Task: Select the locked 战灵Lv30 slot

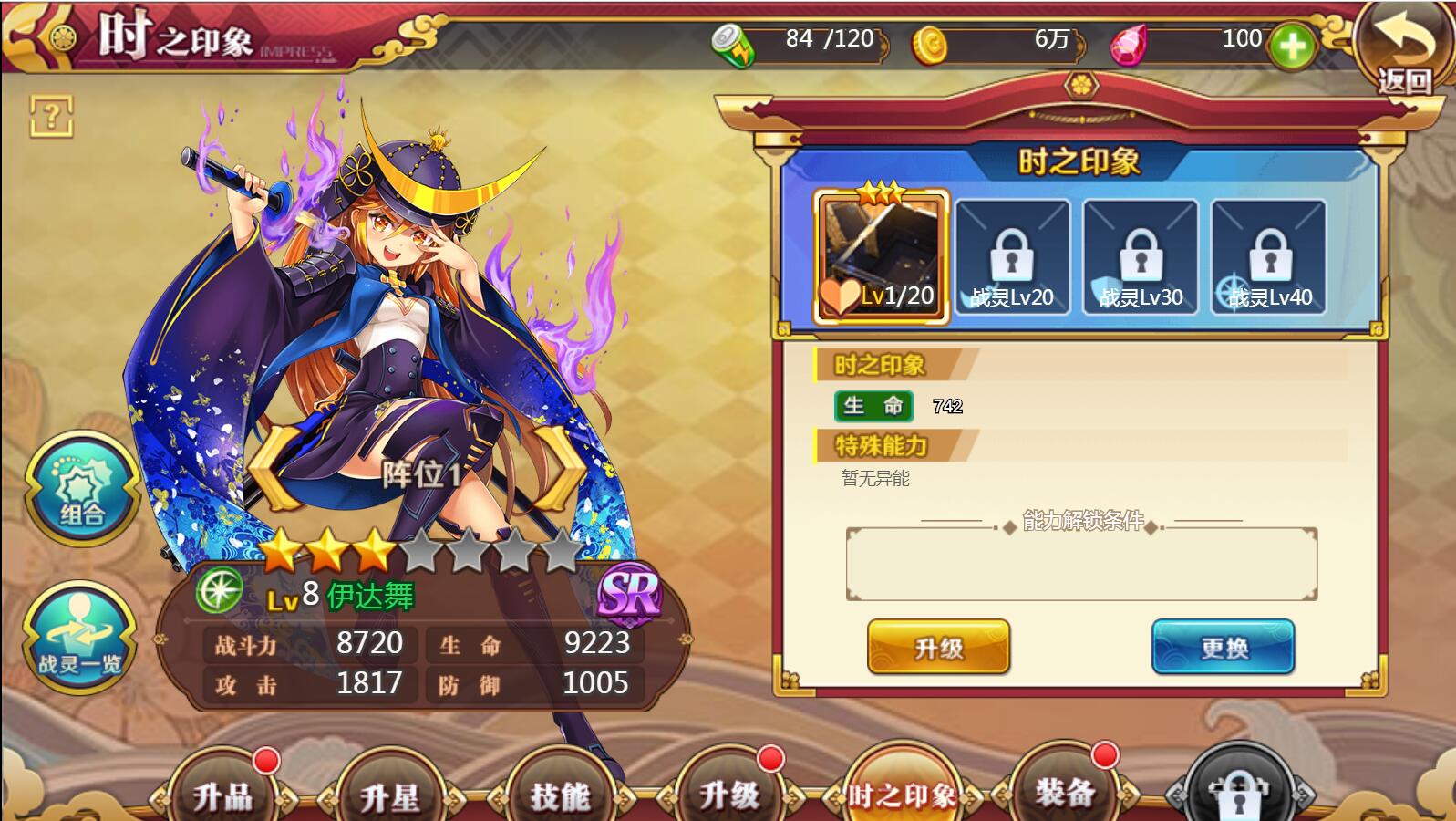Action: click(1140, 257)
